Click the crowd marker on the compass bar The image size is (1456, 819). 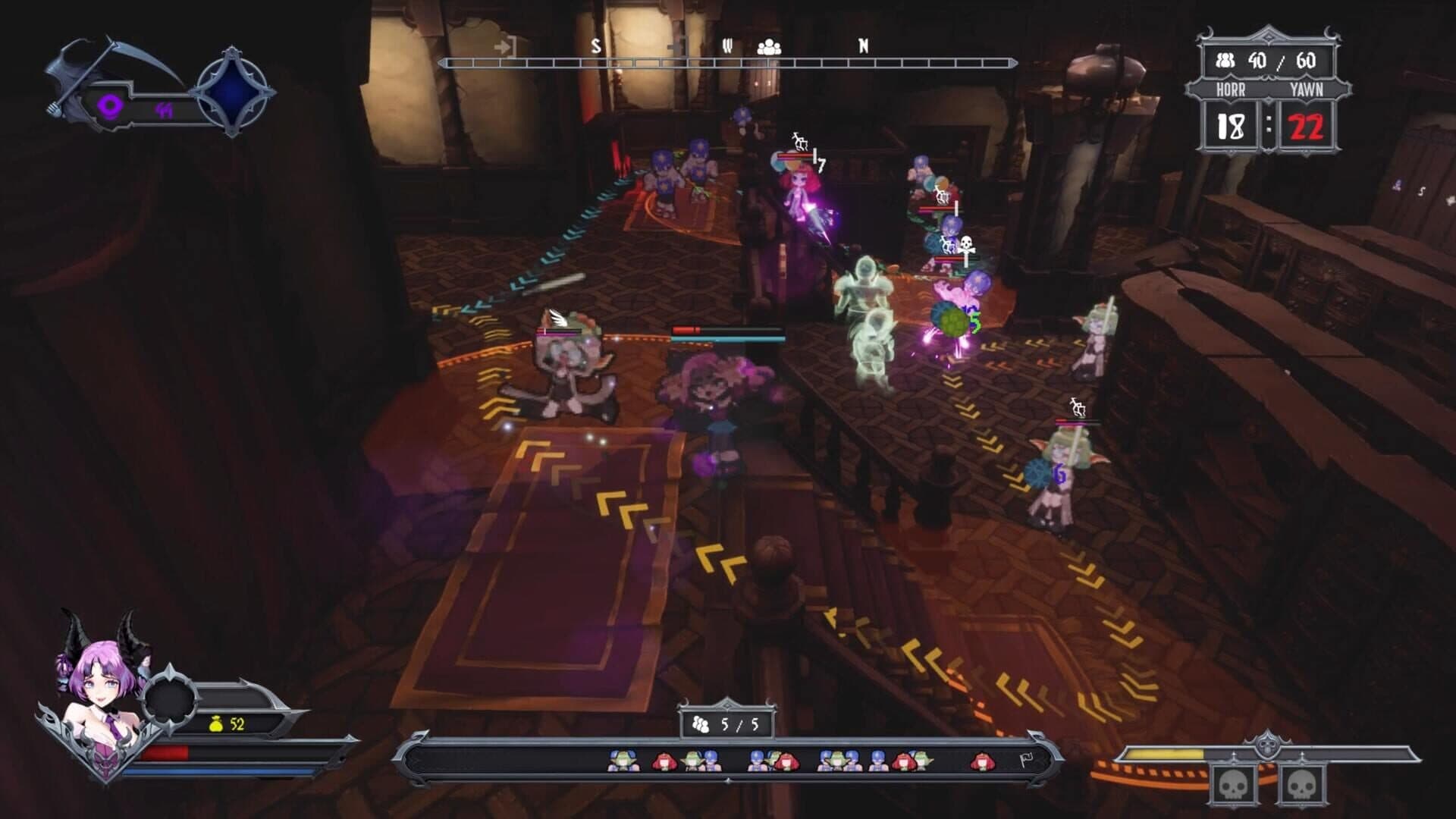[x=769, y=47]
